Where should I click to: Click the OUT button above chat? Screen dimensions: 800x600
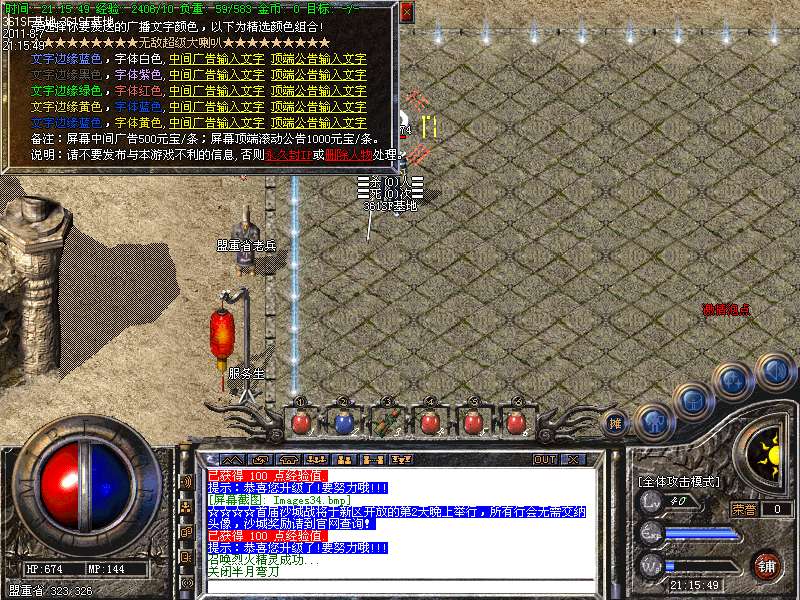[545, 460]
